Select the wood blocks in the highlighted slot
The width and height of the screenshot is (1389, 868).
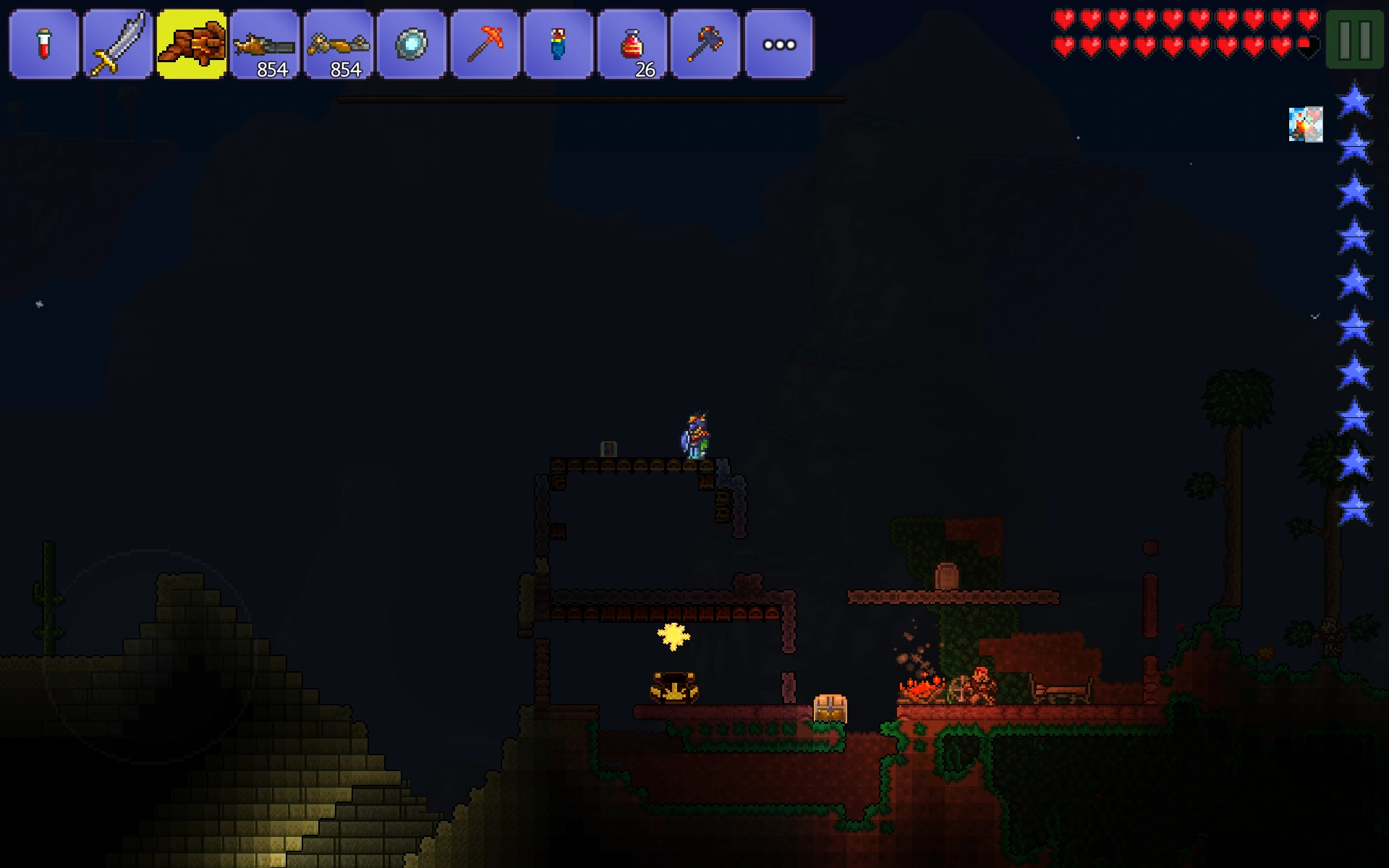pos(191,45)
